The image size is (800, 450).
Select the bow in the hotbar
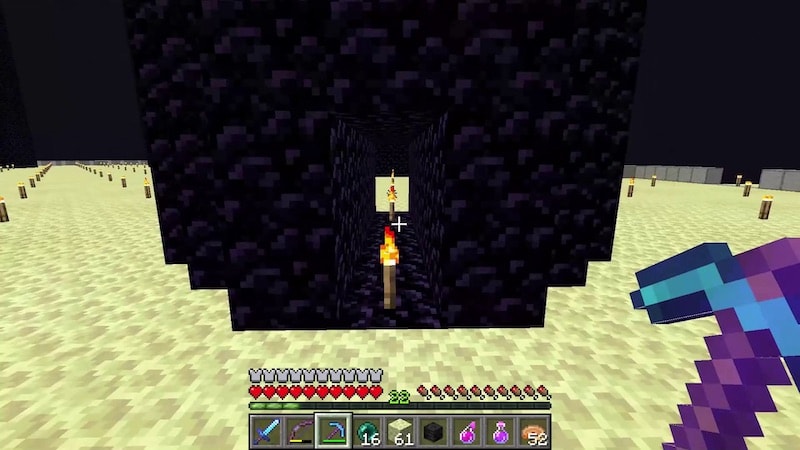point(298,431)
